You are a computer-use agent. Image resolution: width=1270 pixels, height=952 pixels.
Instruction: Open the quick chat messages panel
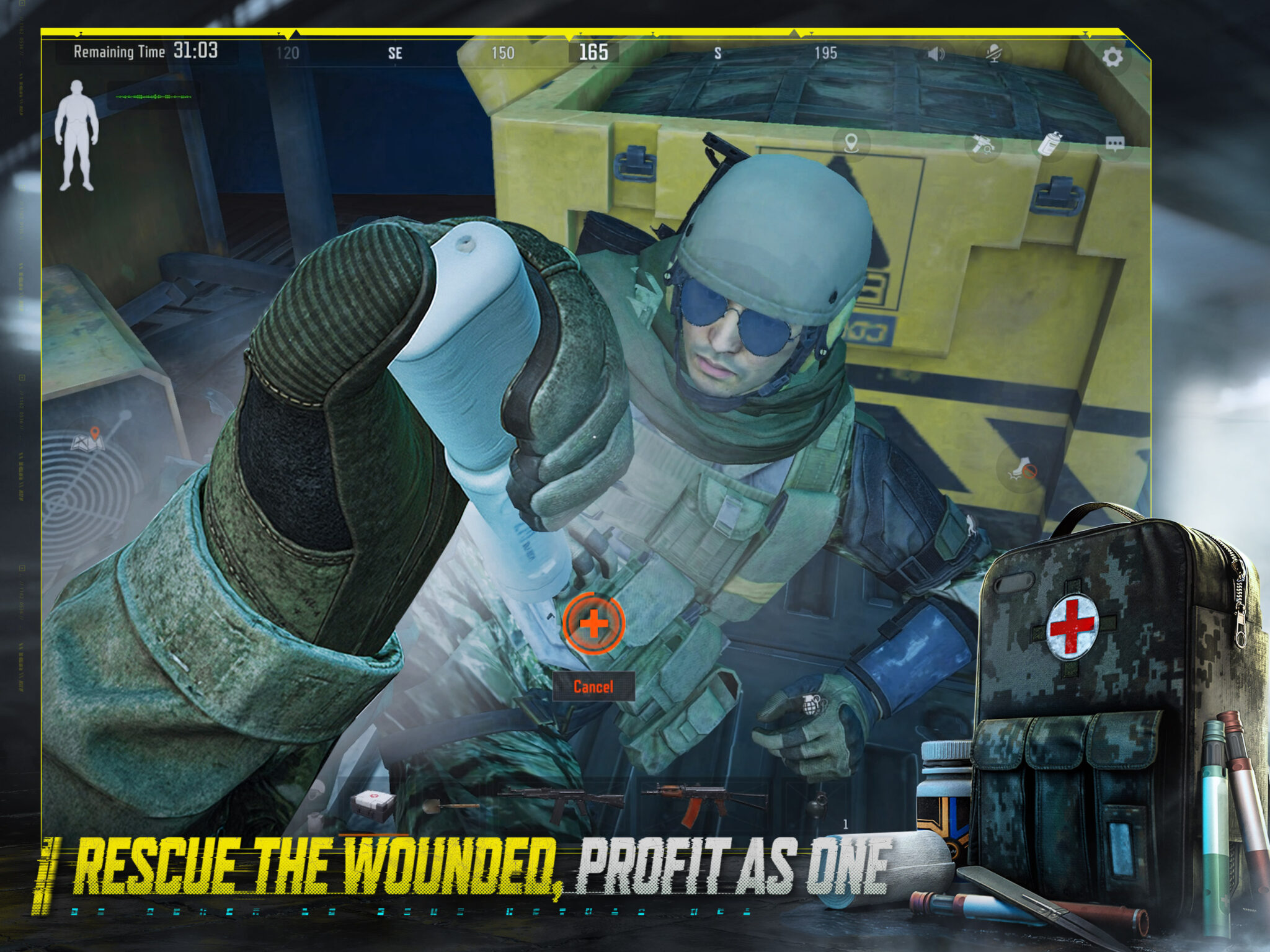(1115, 144)
